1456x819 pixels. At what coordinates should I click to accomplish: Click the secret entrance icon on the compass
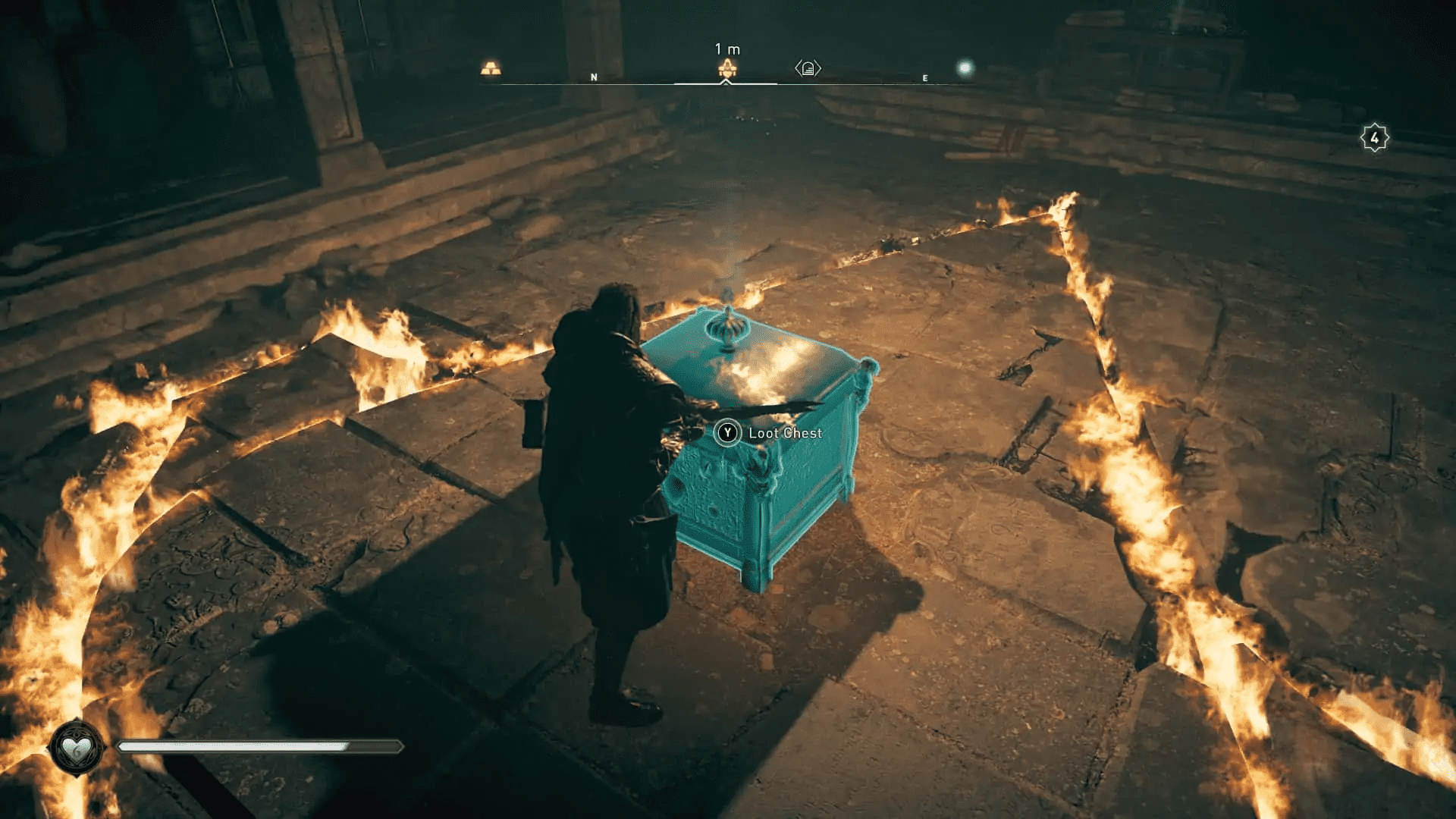(x=808, y=68)
